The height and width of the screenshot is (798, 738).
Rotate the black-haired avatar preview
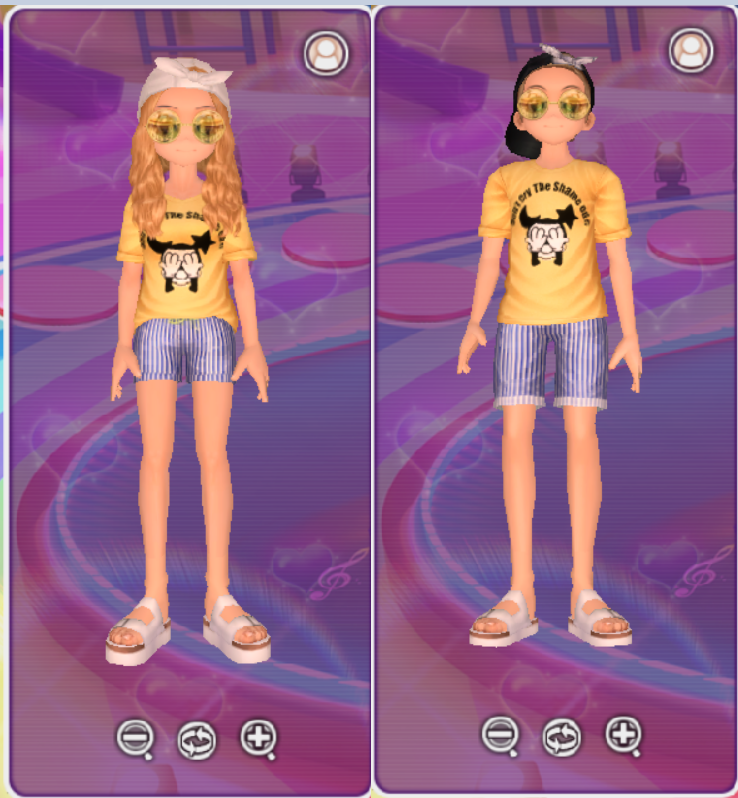[x=561, y=738]
